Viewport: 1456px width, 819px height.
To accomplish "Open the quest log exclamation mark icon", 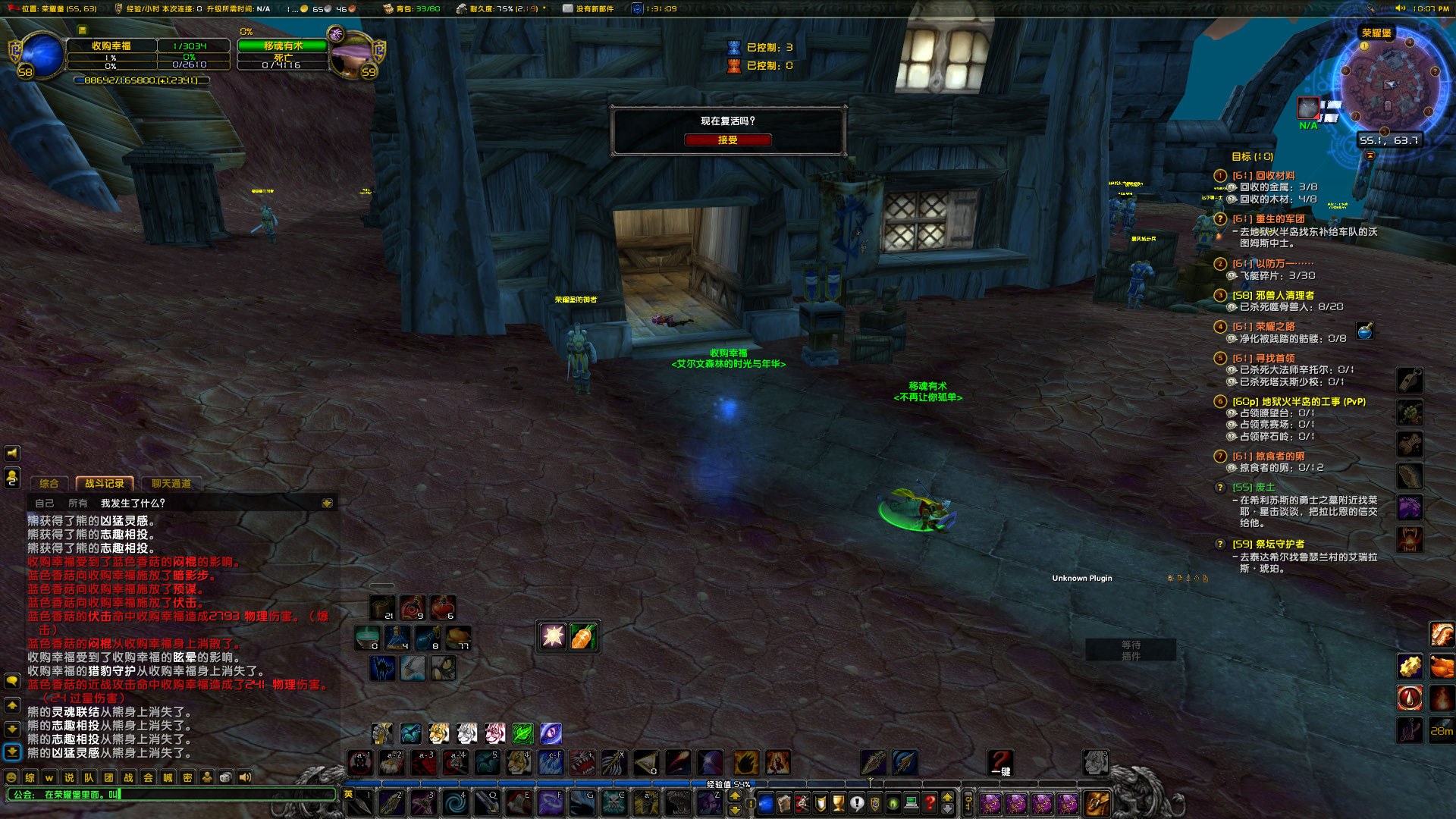I will [857, 805].
